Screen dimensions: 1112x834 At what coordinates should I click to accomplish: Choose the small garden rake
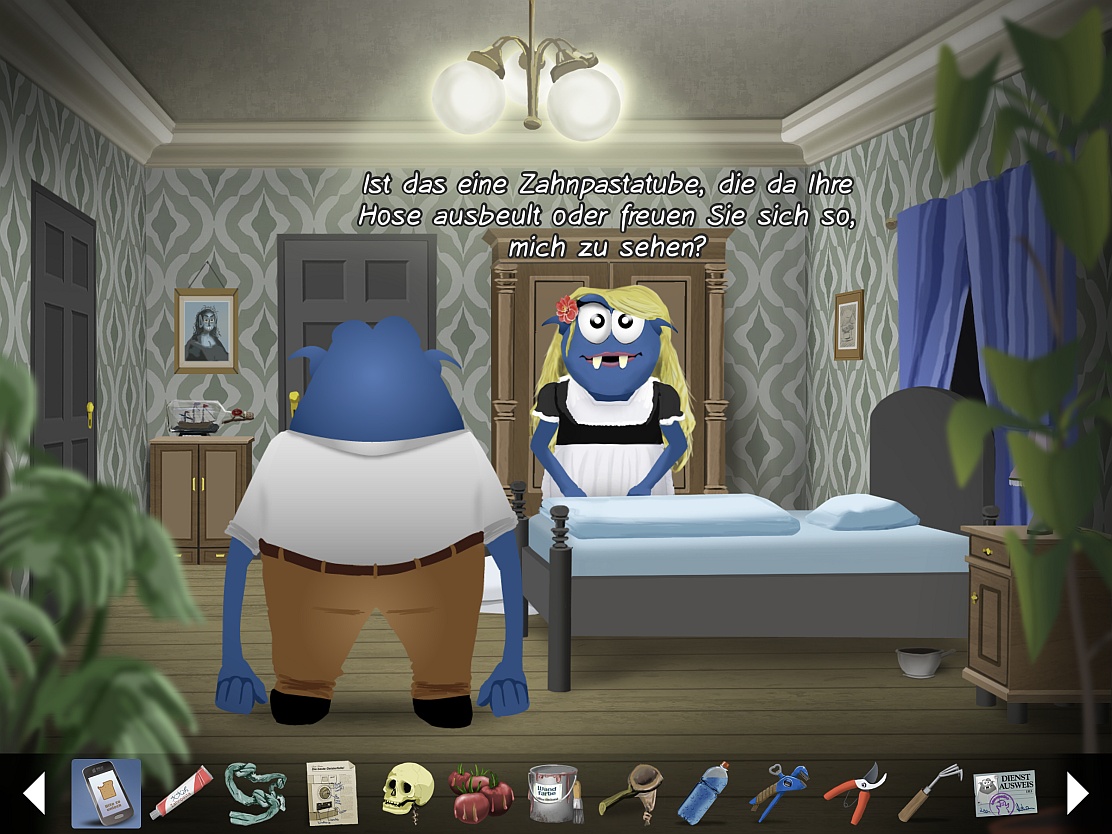point(929,793)
